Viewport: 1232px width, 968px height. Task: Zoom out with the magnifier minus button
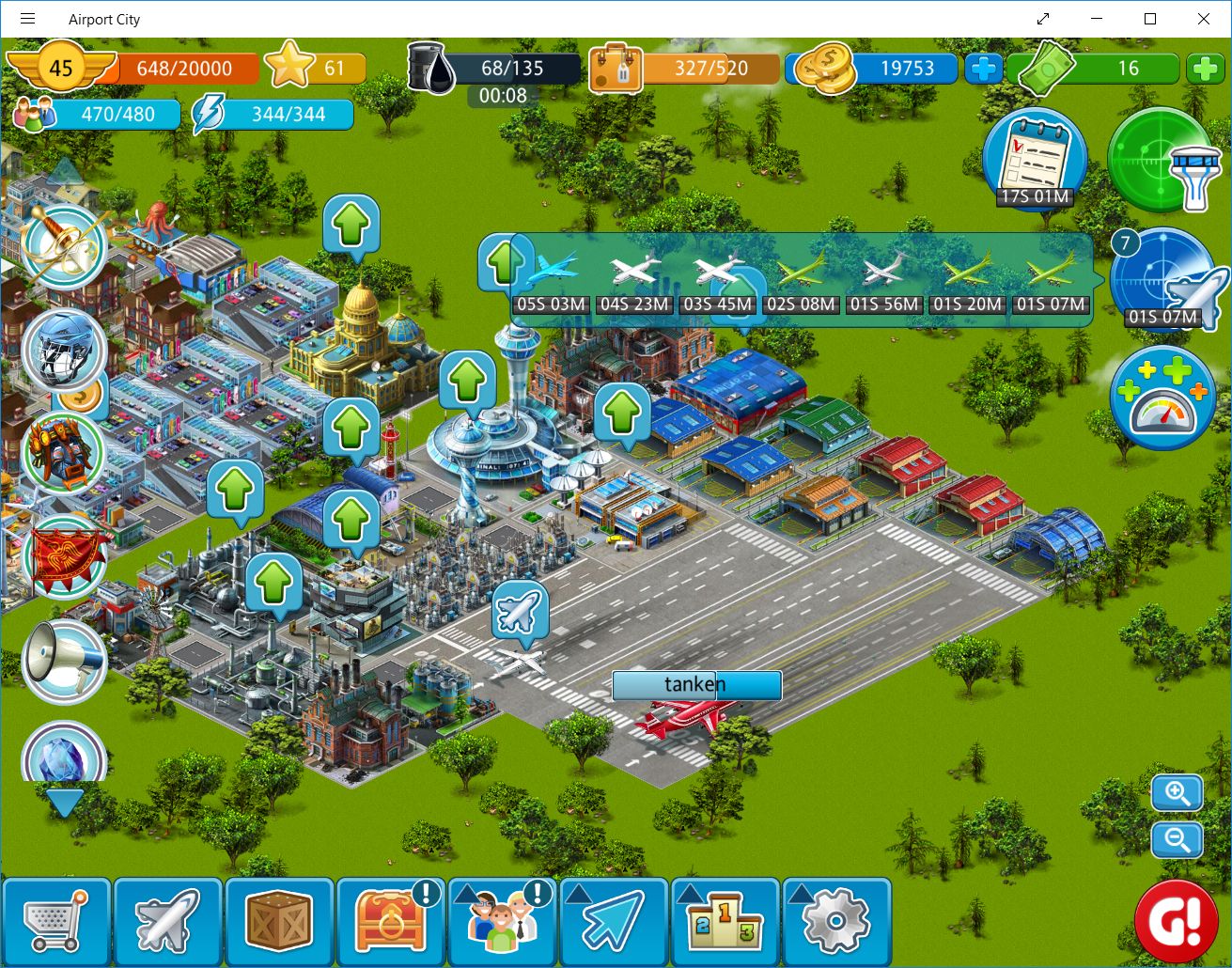point(1177,839)
